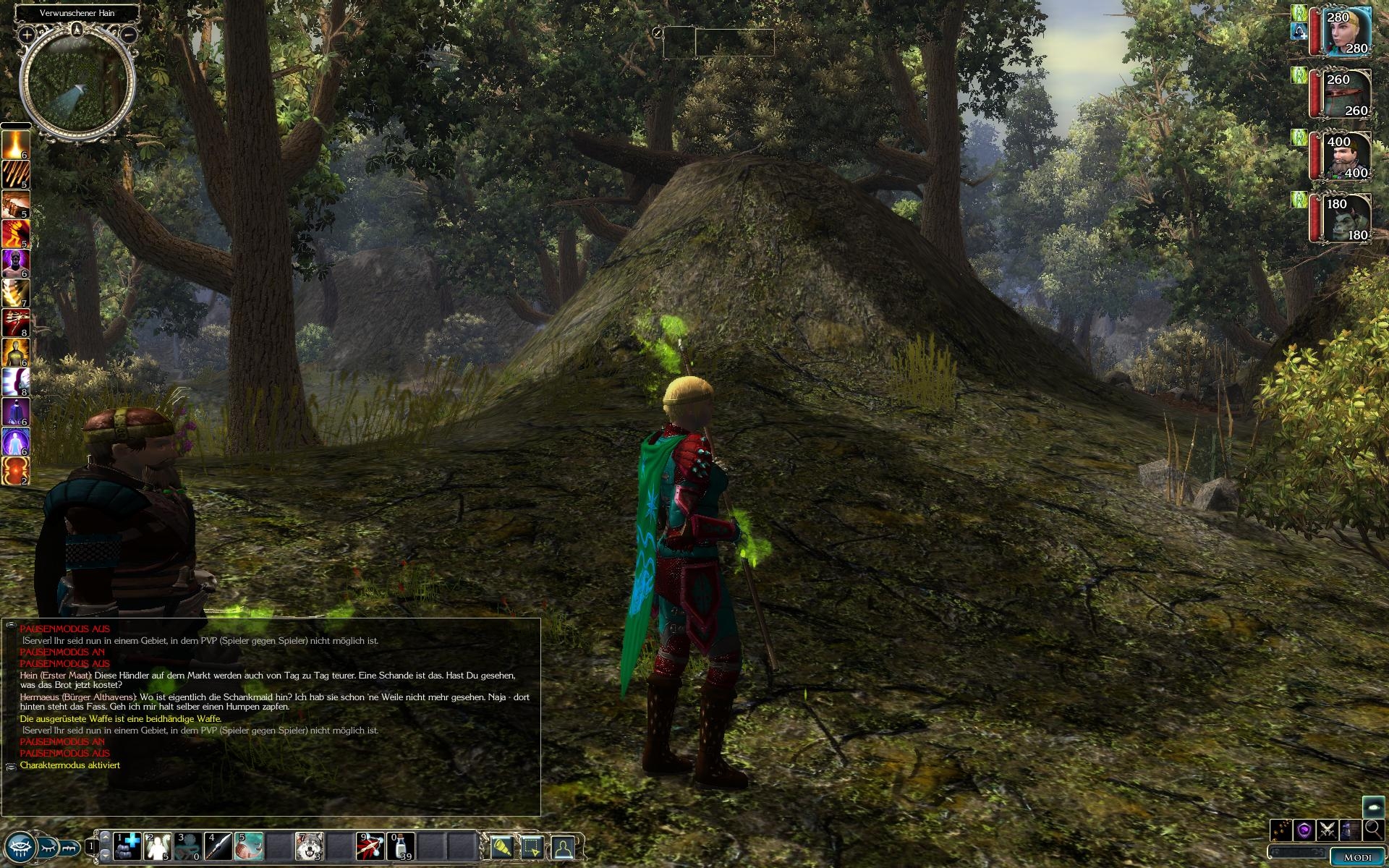This screenshot has height=868, width=1389.
Task: Click the eye emblem button
Action: point(20,846)
